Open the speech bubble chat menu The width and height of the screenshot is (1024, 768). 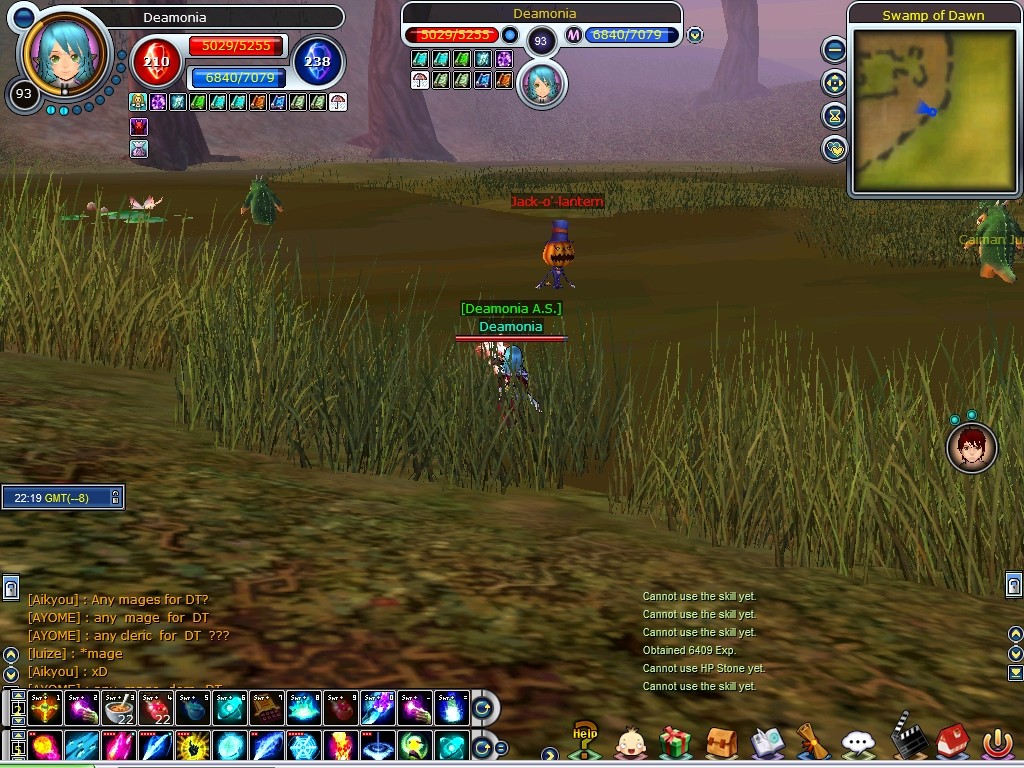[x=858, y=743]
